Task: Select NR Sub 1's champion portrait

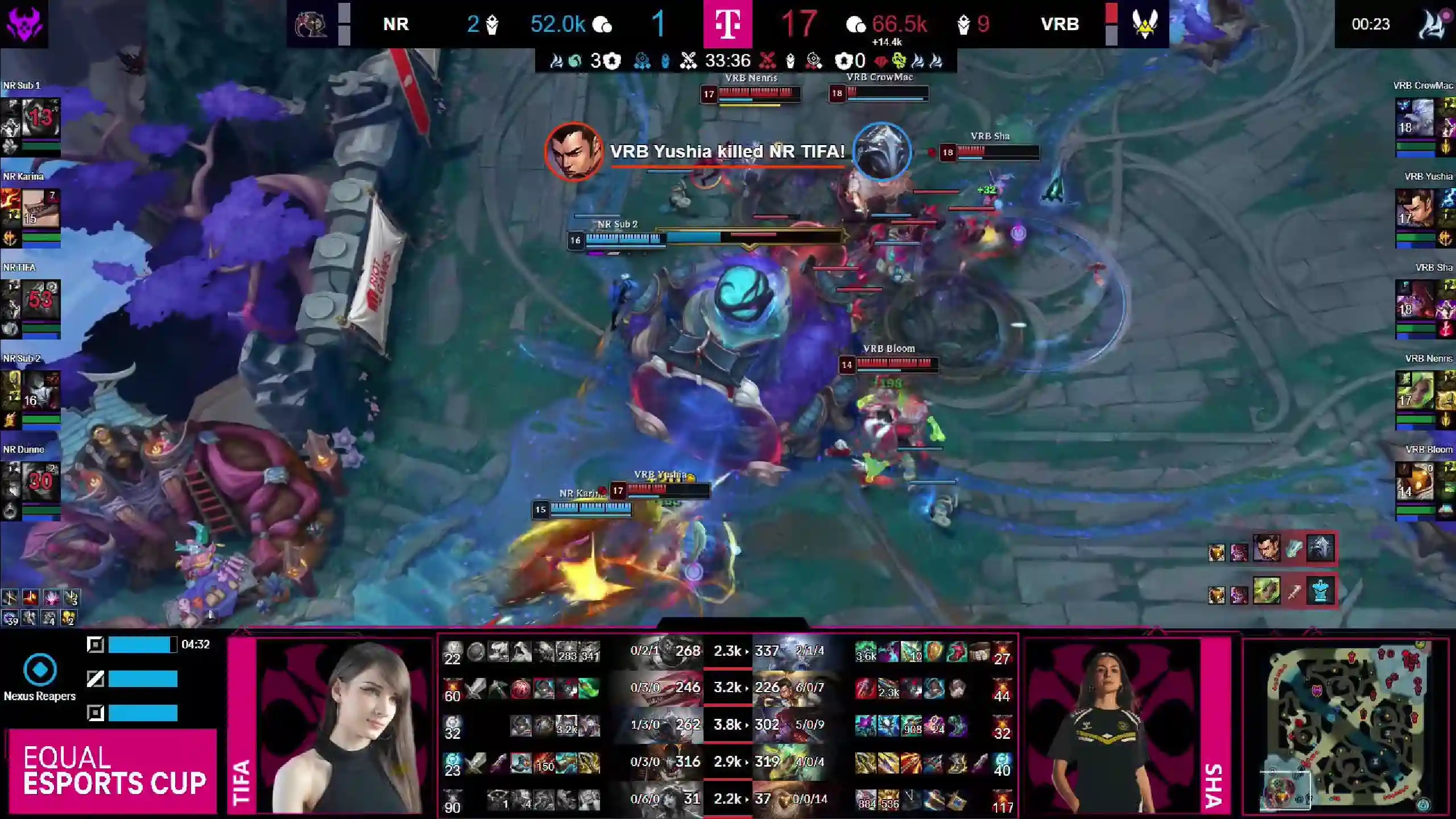Action: click(x=40, y=118)
